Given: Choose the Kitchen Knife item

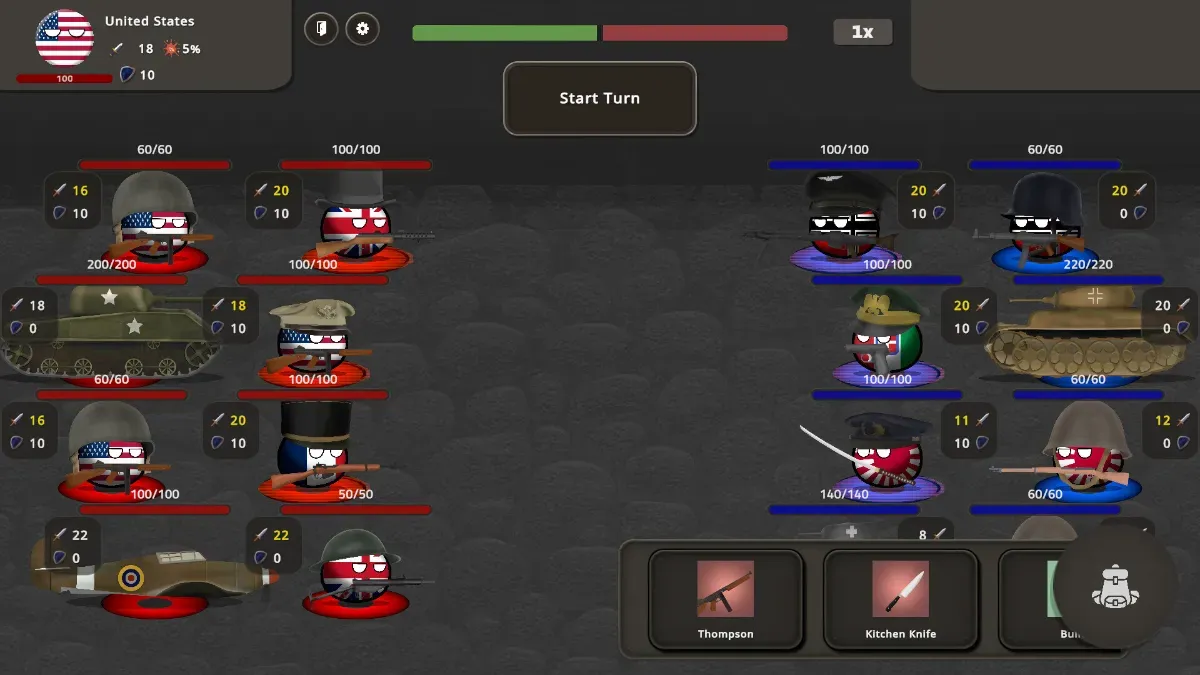Looking at the screenshot, I should point(900,599).
